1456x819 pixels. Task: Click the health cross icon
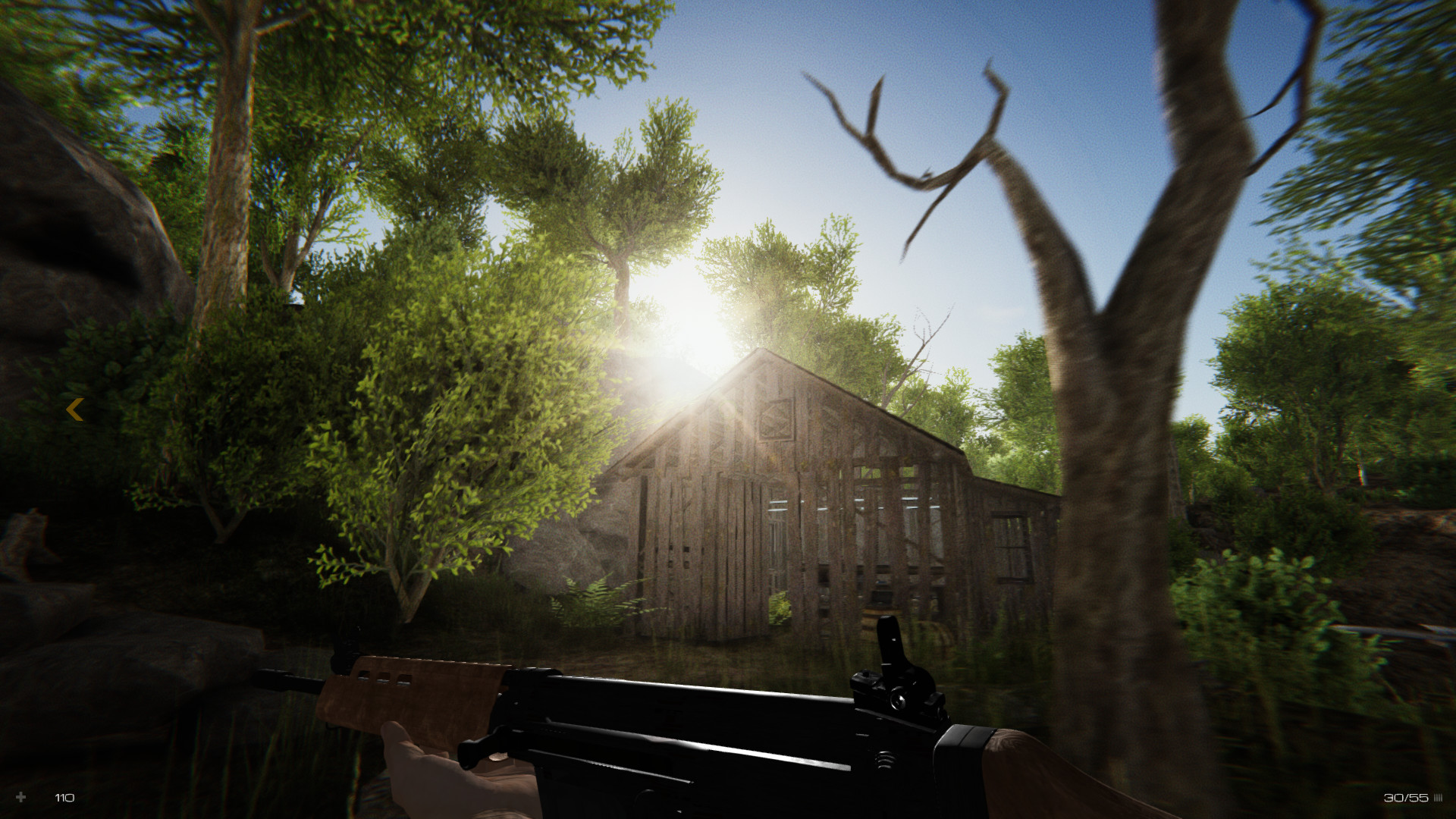point(23,797)
